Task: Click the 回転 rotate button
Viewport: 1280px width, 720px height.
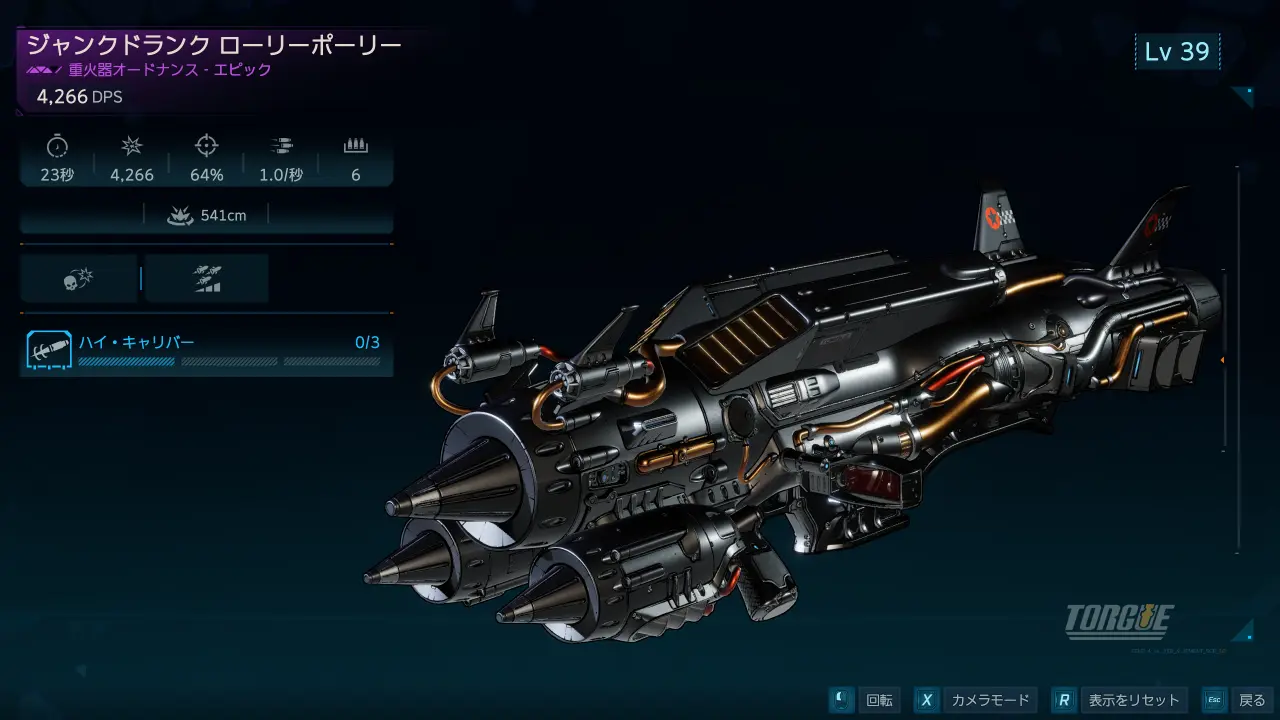Action: (x=866, y=700)
